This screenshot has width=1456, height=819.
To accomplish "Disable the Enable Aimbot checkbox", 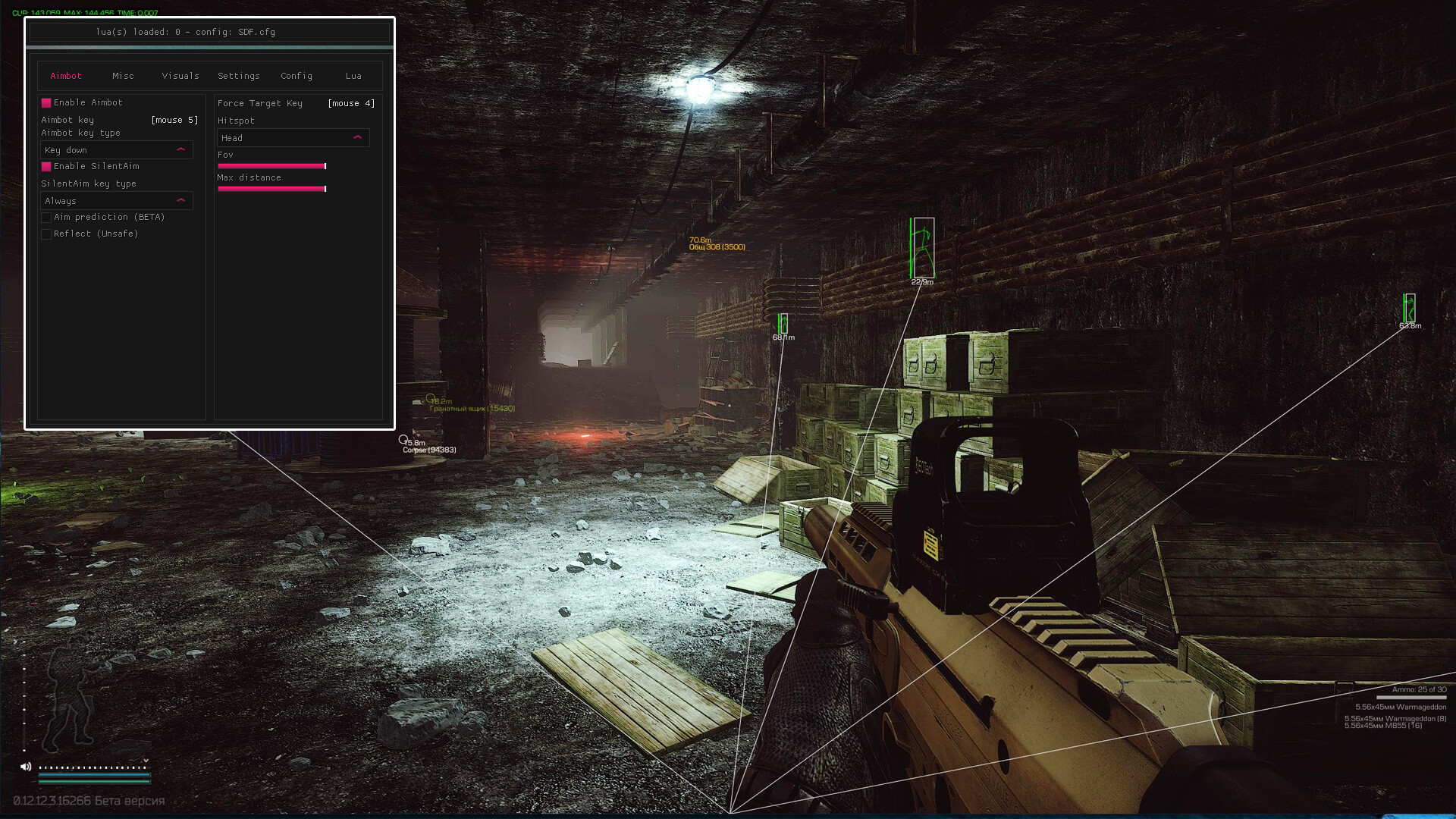I will (x=47, y=102).
